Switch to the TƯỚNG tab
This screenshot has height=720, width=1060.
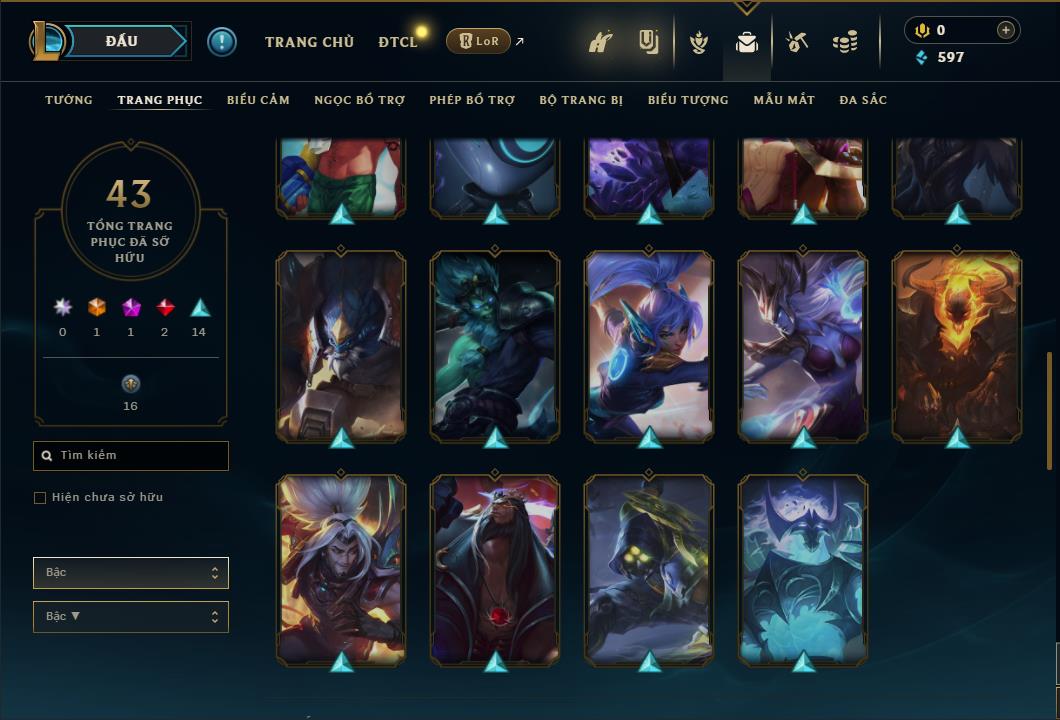[69, 100]
